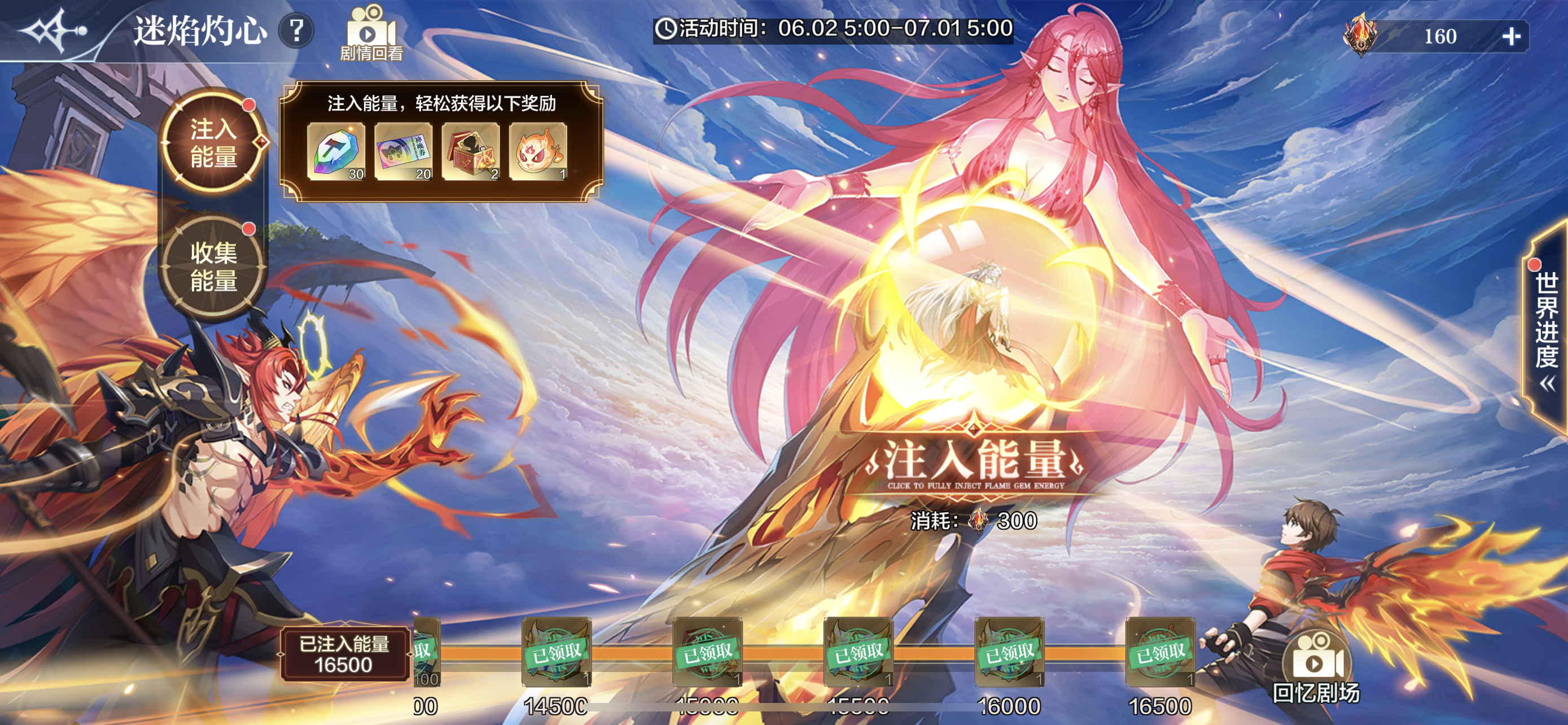Inspect the red gift box reward
The width and height of the screenshot is (1568, 725).
click(x=471, y=151)
